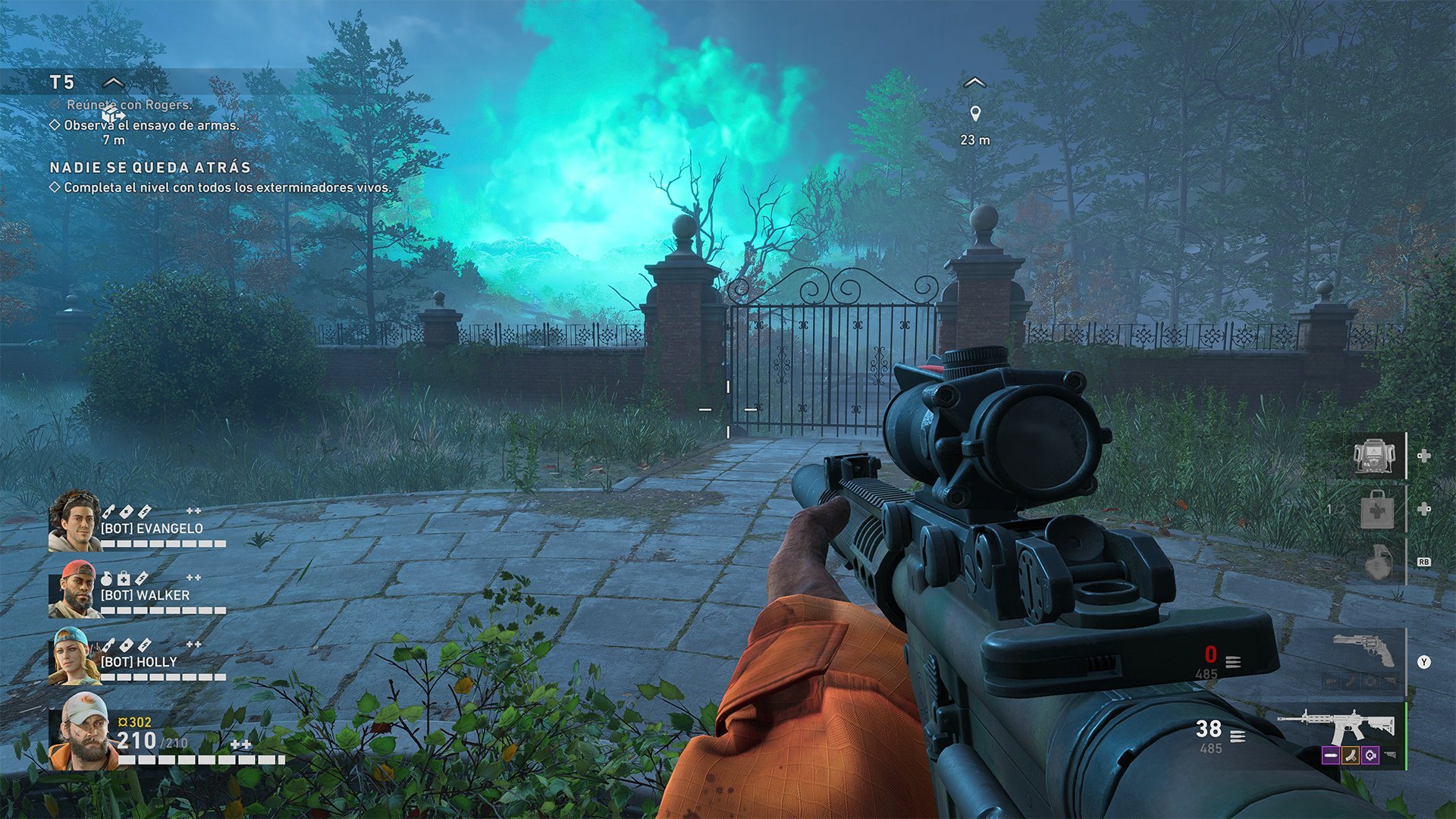The image size is (1456, 819).
Task: Select the grenade slot
Action: click(1377, 563)
